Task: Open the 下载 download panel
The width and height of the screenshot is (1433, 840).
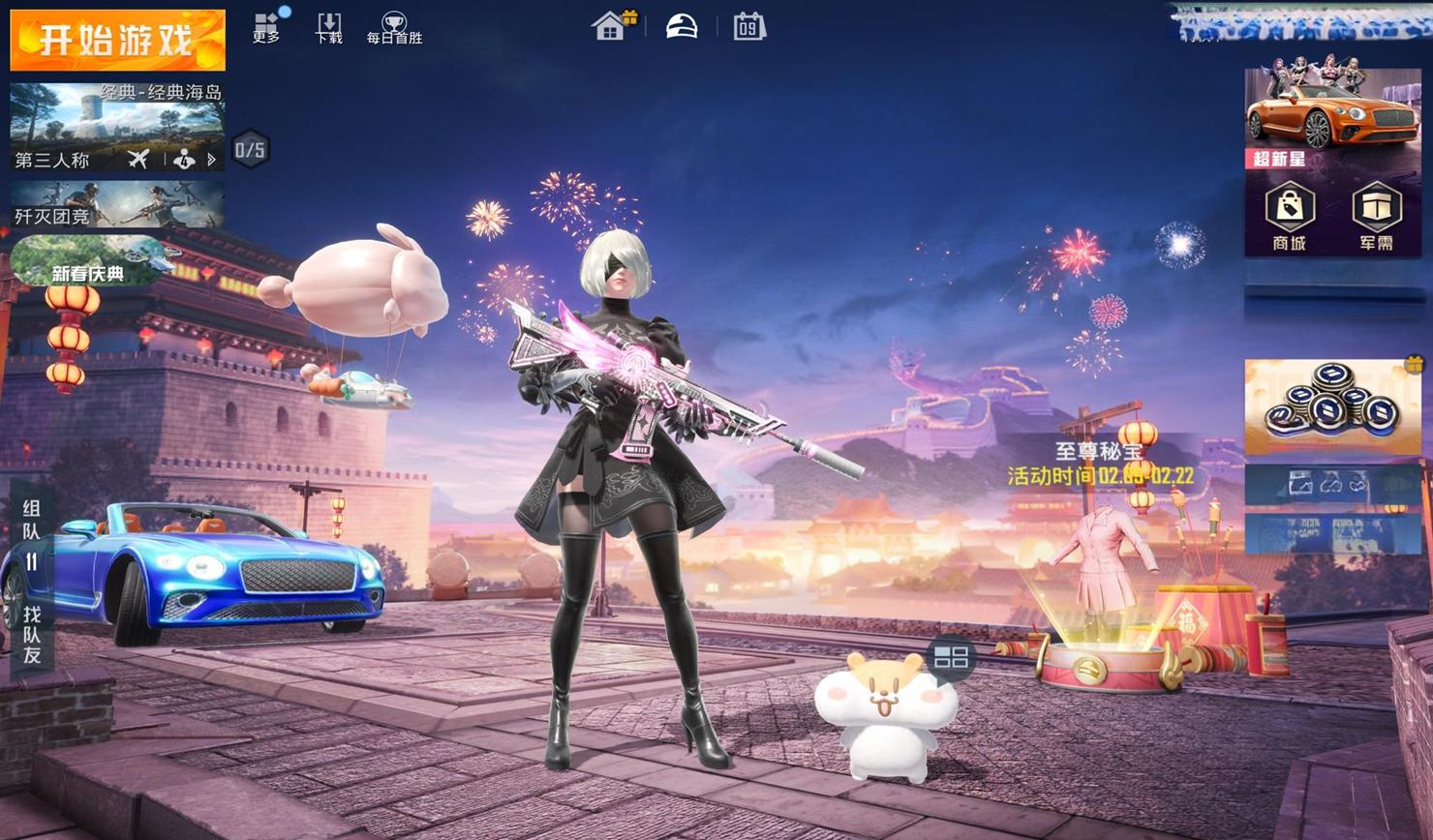Action: 329,27
